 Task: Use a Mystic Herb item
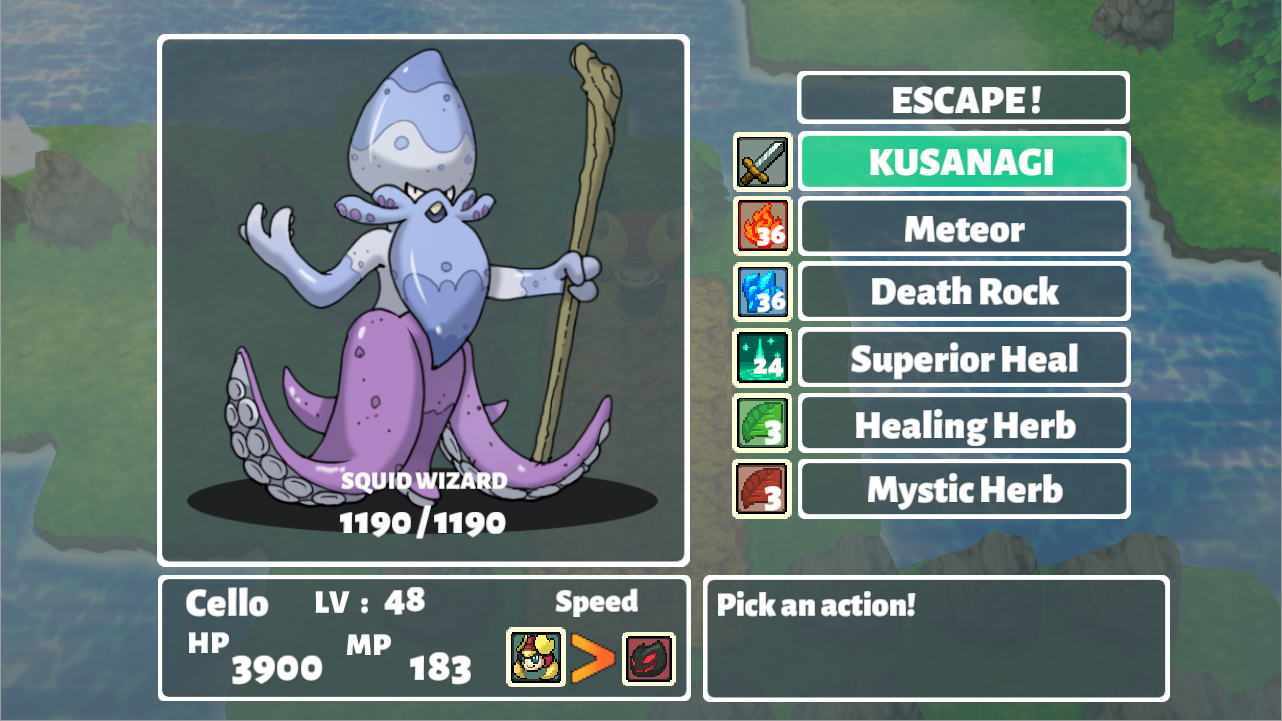963,489
